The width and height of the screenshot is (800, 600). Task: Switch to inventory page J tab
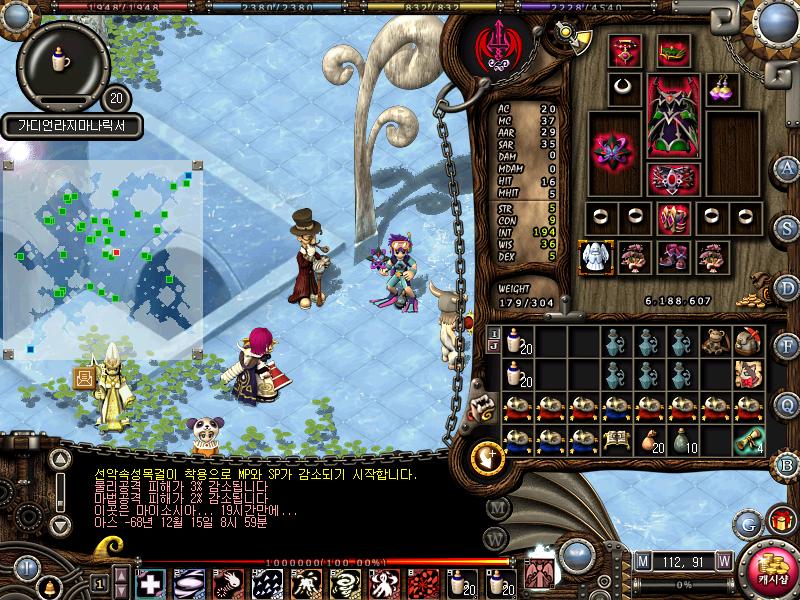pyautogui.click(x=493, y=346)
